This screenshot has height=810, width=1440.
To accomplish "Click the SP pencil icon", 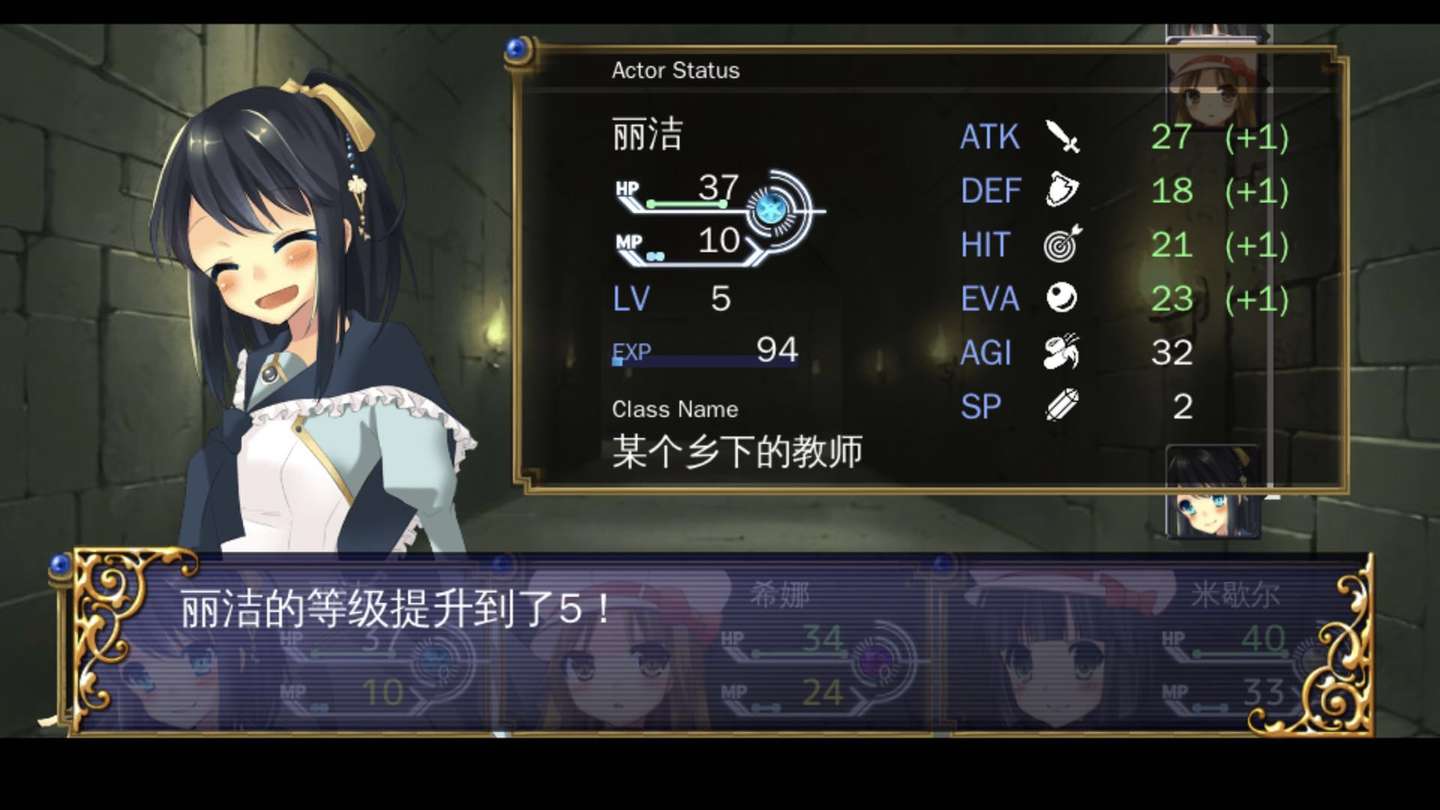I will [x=1063, y=405].
